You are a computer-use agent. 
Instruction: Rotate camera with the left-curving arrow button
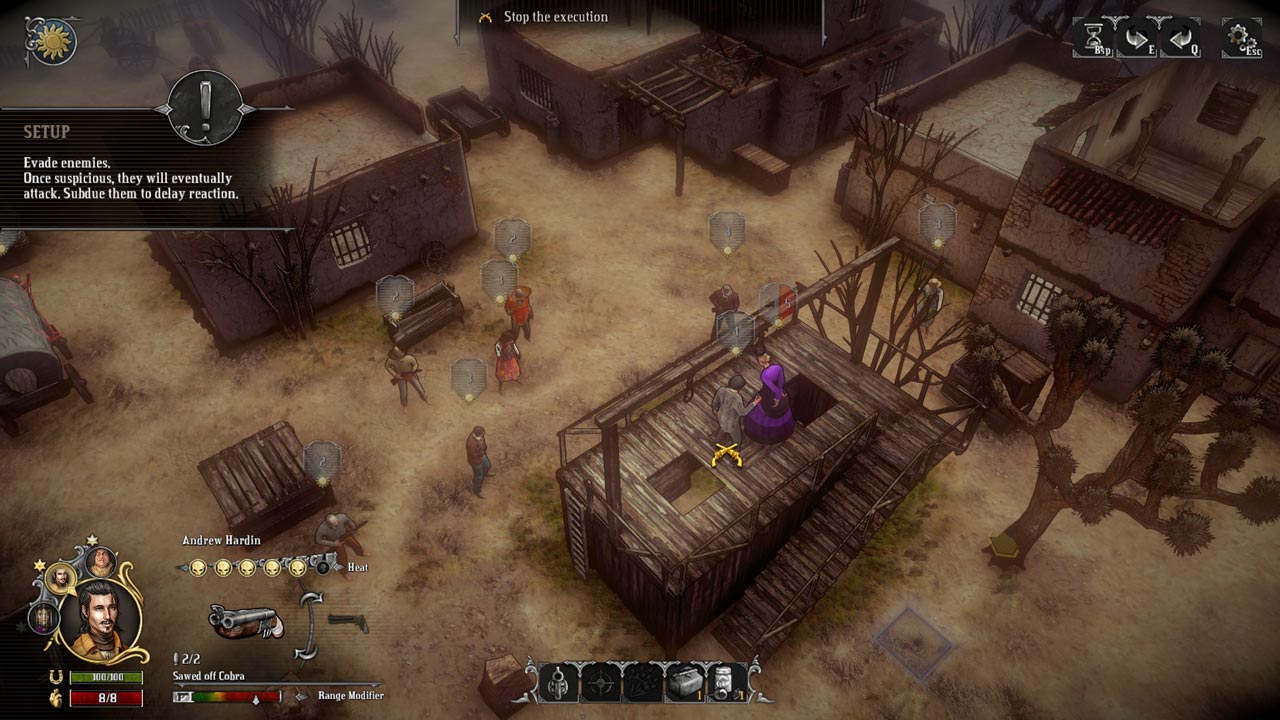tap(1179, 38)
